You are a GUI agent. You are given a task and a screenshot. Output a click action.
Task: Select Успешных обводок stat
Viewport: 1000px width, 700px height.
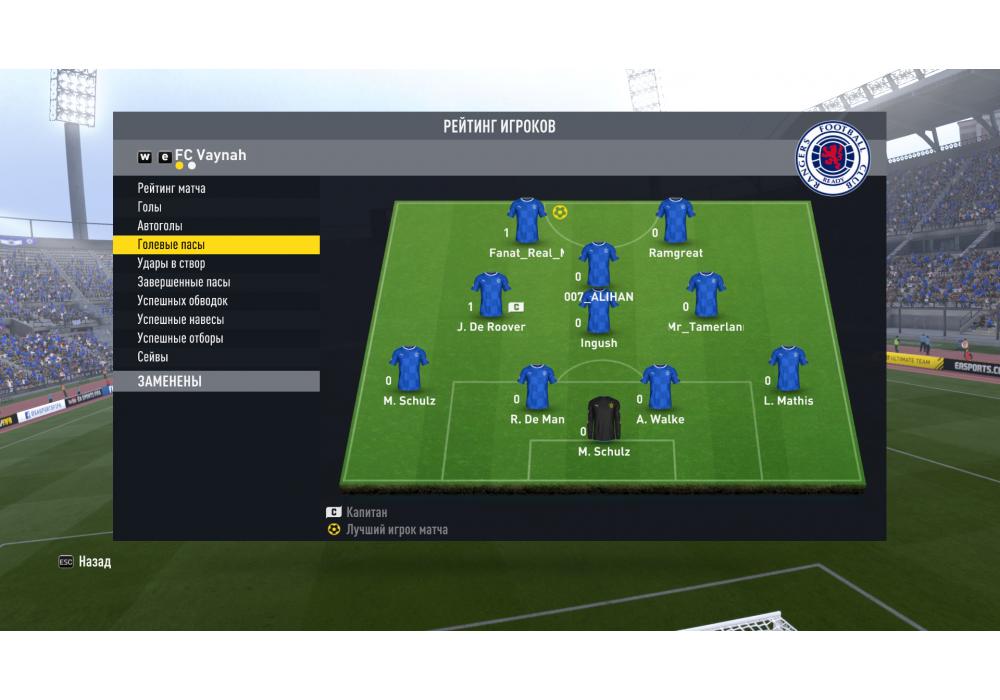pos(183,301)
